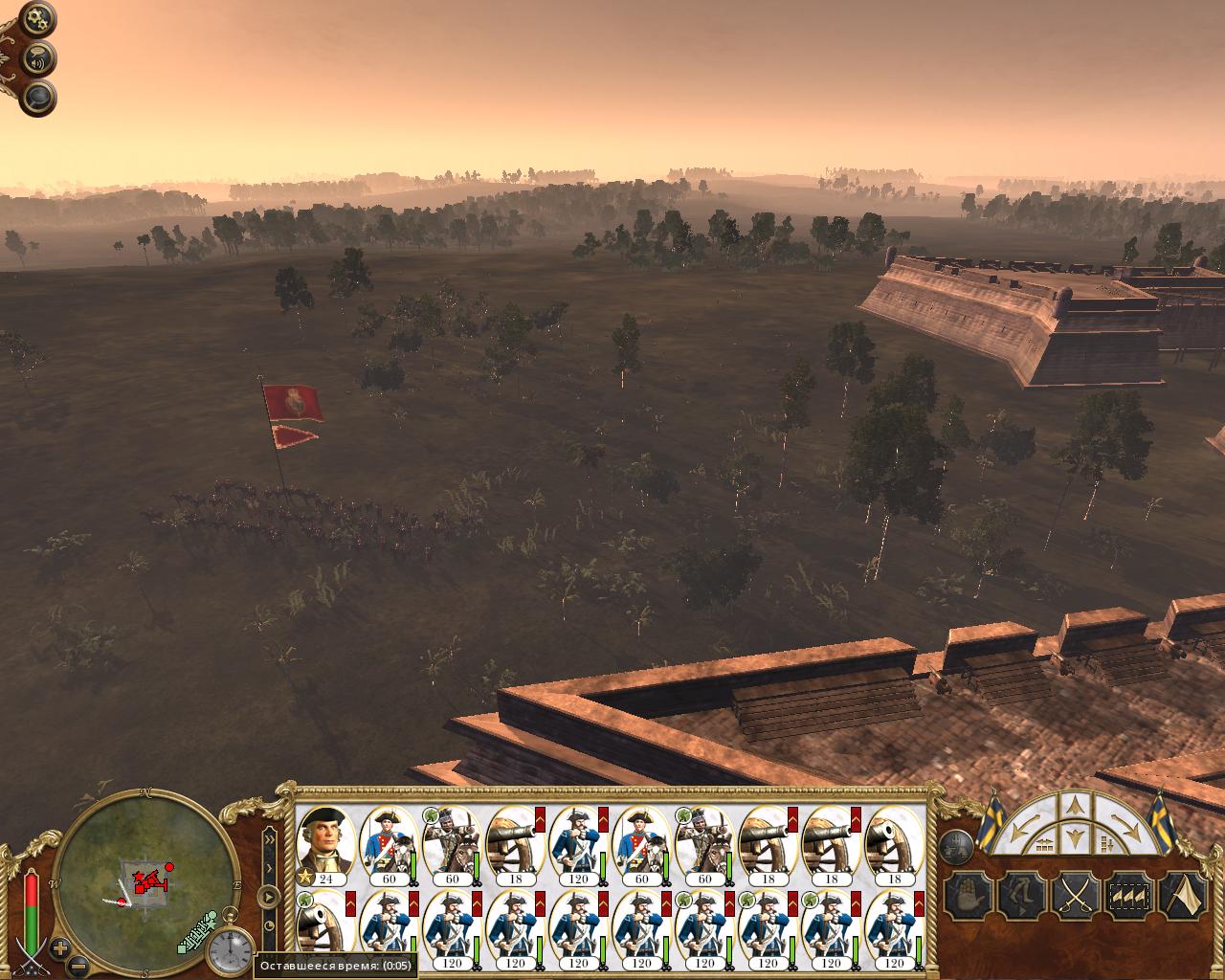Order withdrawal with the white flag button
Screen dimensions: 1225x980
click(1182, 897)
